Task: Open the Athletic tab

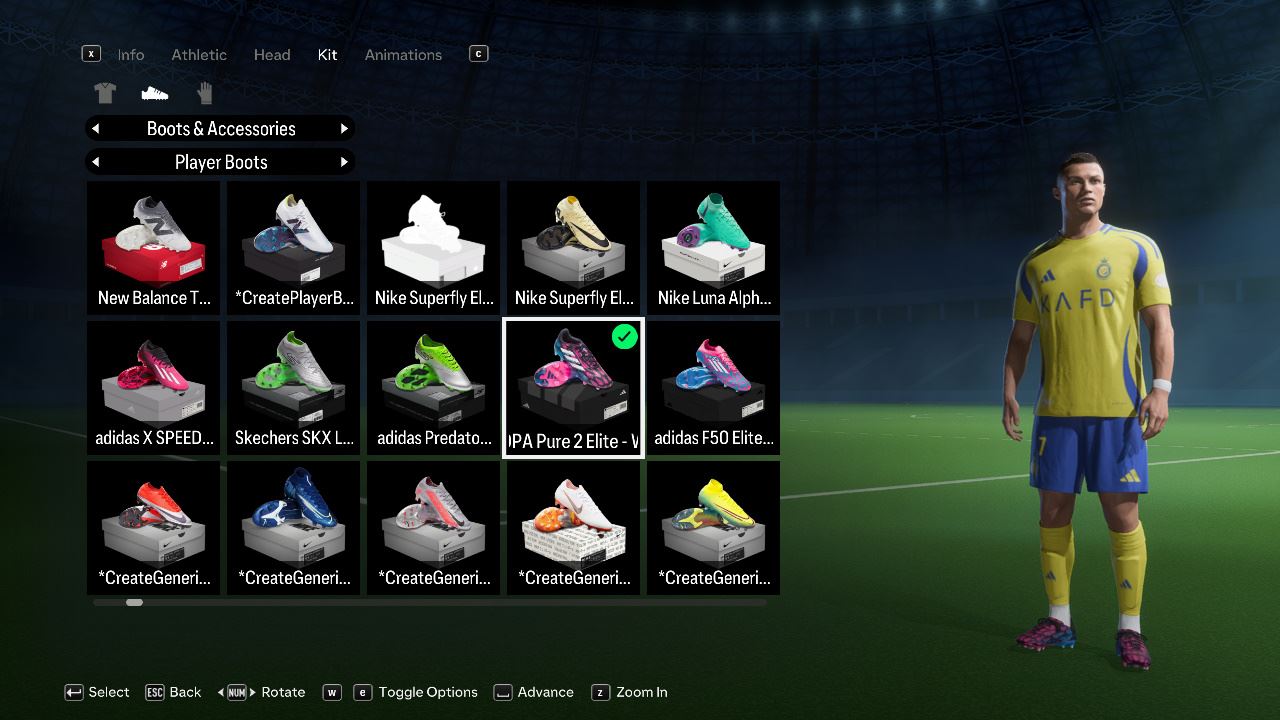Action: pyautogui.click(x=199, y=55)
